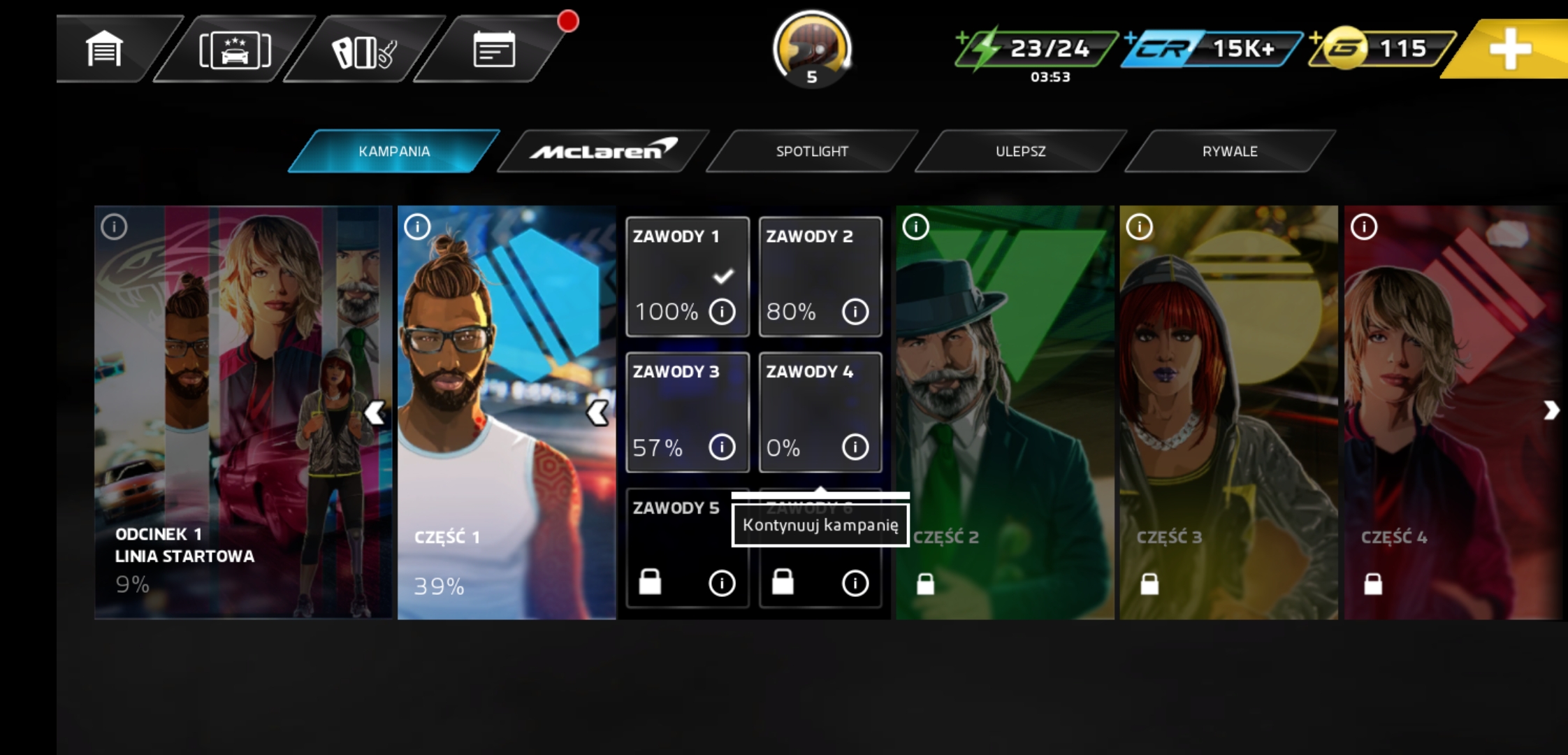Open the car collection icon

click(x=235, y=50)
